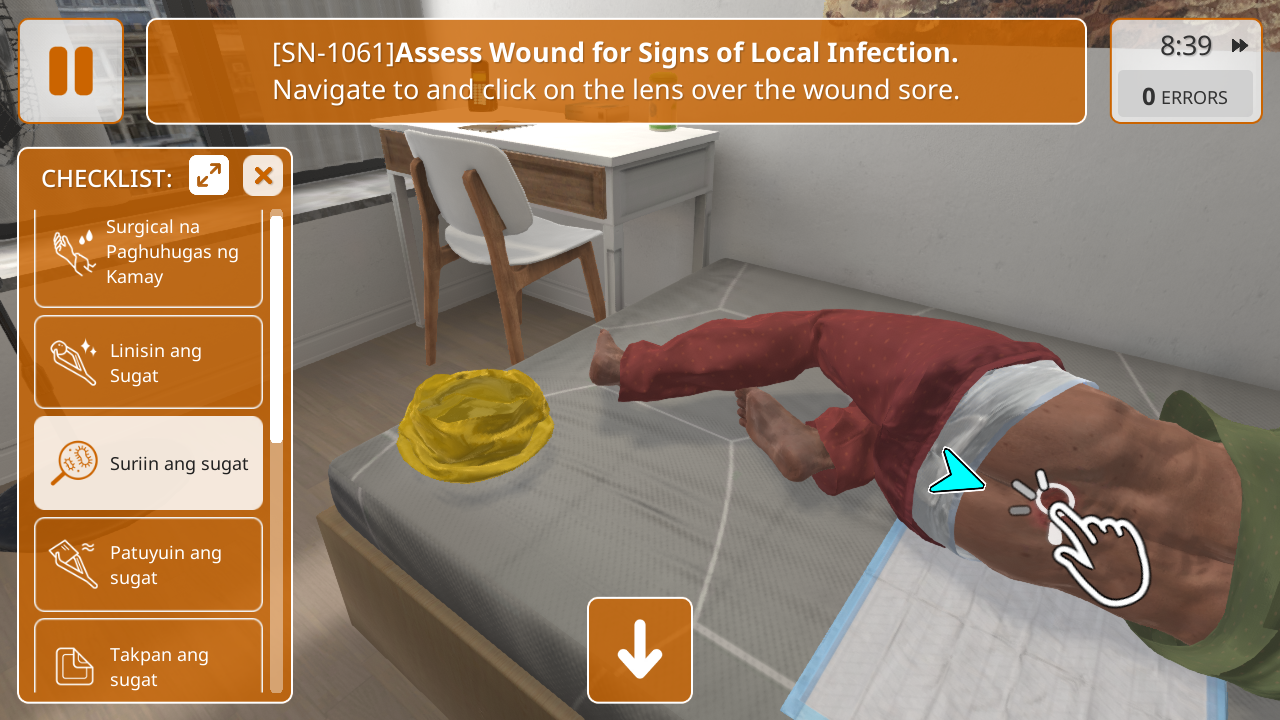1280x720 pixels.
Task: Close the checklist panel
Action: (263, 176)
